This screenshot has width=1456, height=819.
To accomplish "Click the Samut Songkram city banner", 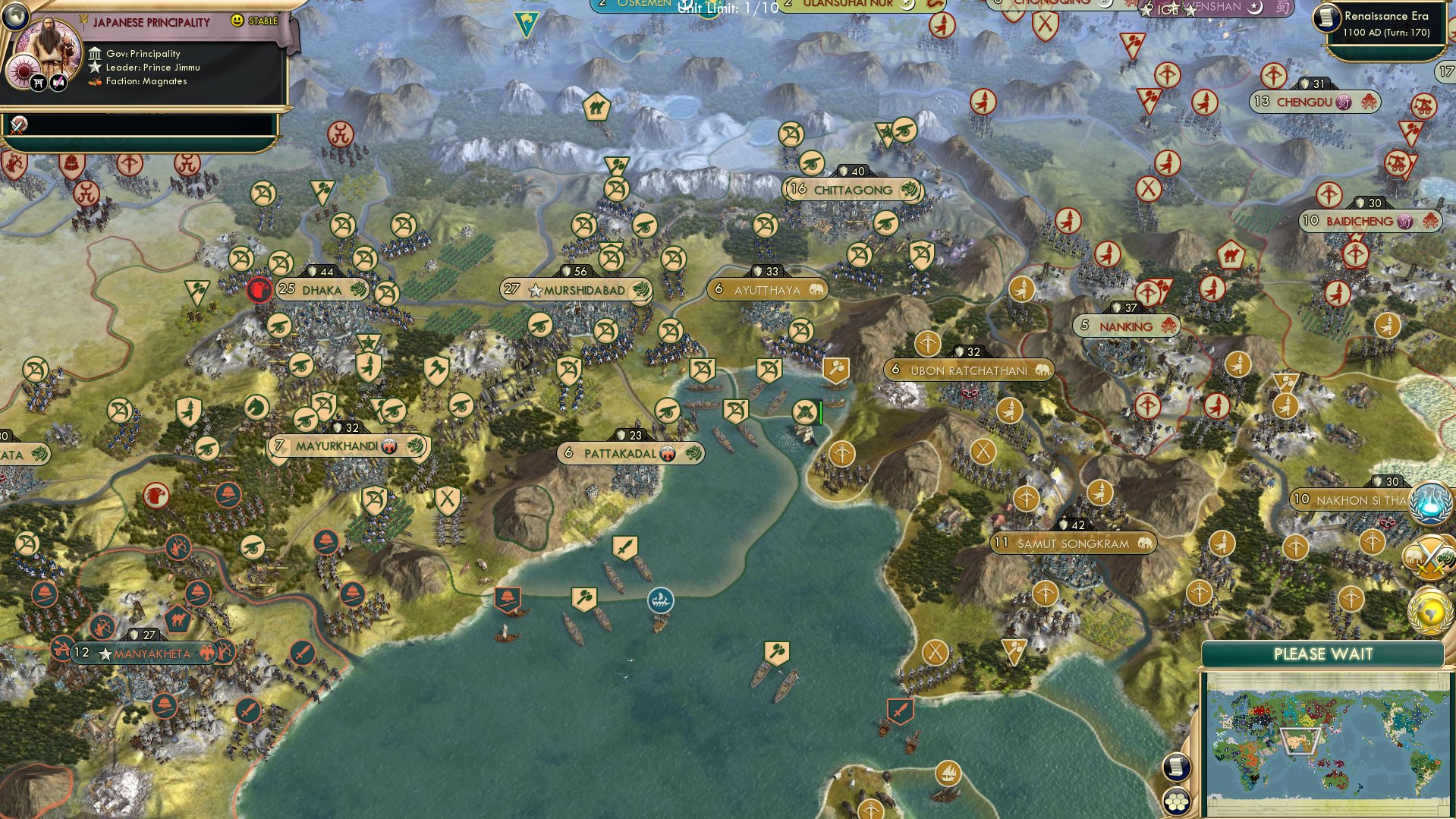I will pos(1073,543).
